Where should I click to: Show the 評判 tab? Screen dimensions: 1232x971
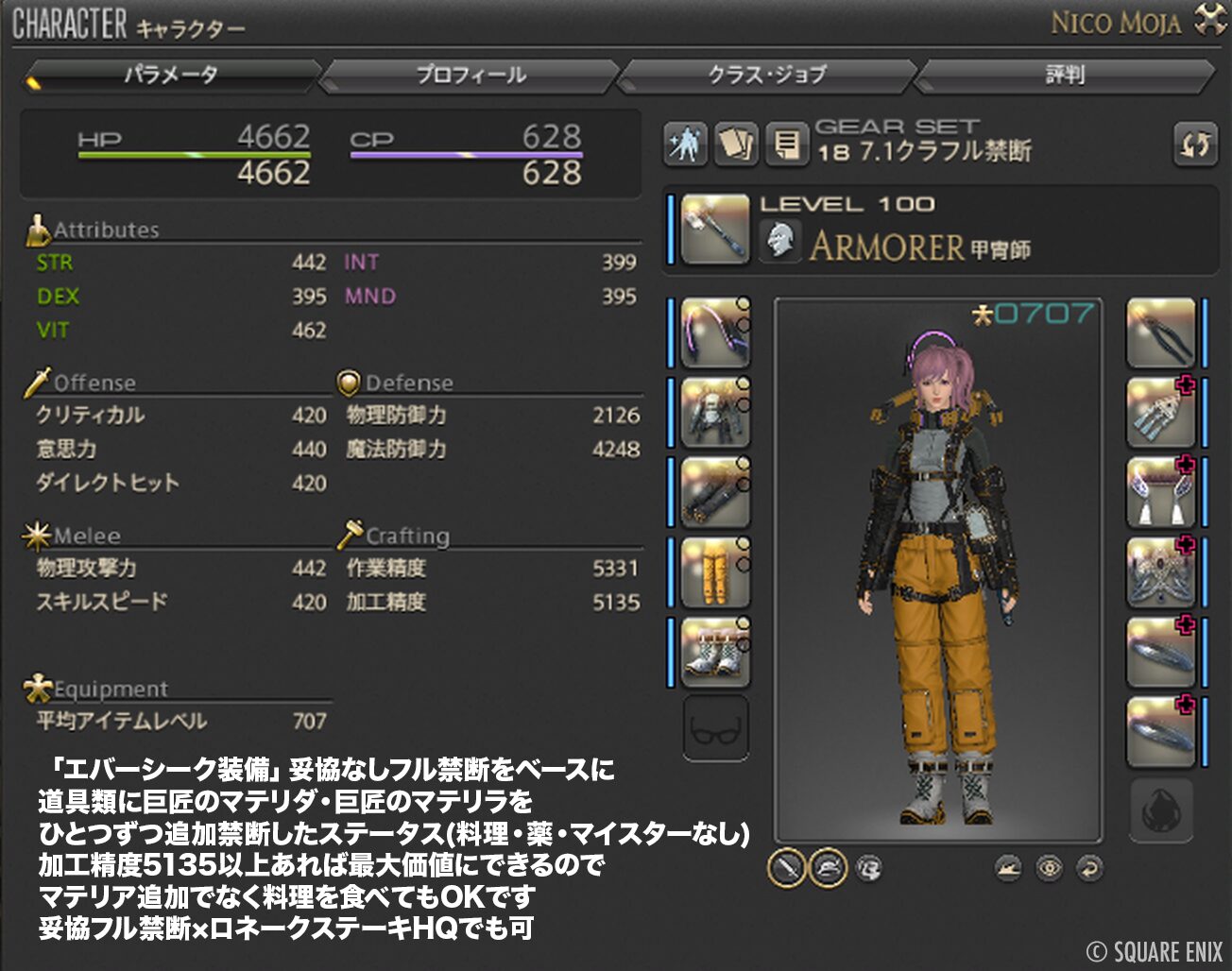tap(1065, 75)
